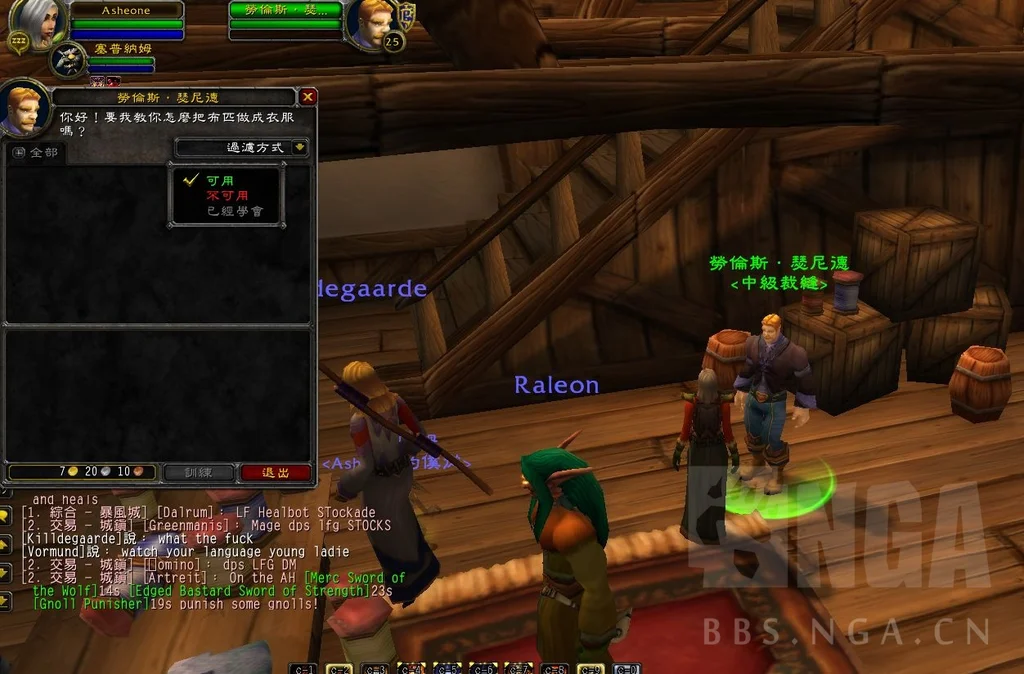
Task: Click the Merc Sword of the Wolf link
Action: click(355, 578)
